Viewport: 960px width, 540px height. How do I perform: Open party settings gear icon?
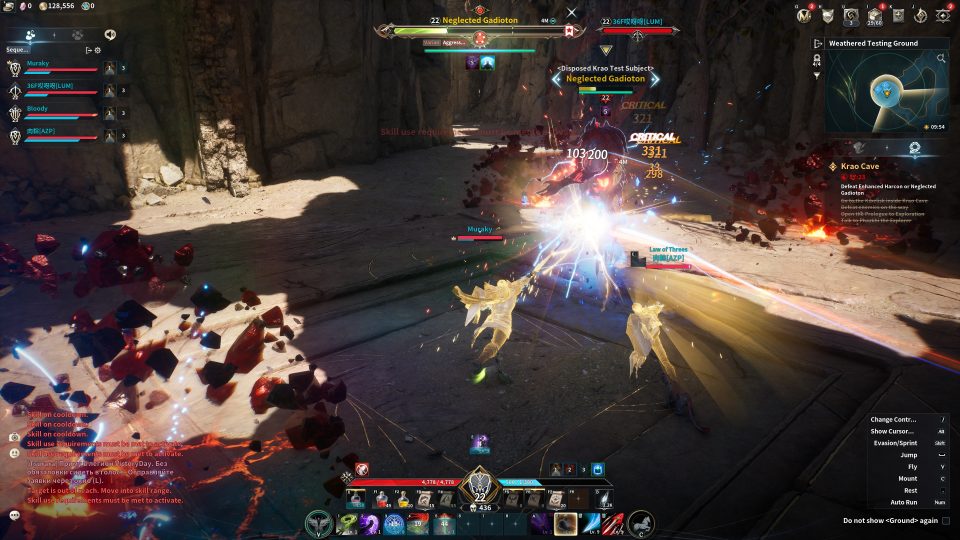pos(98,49)
